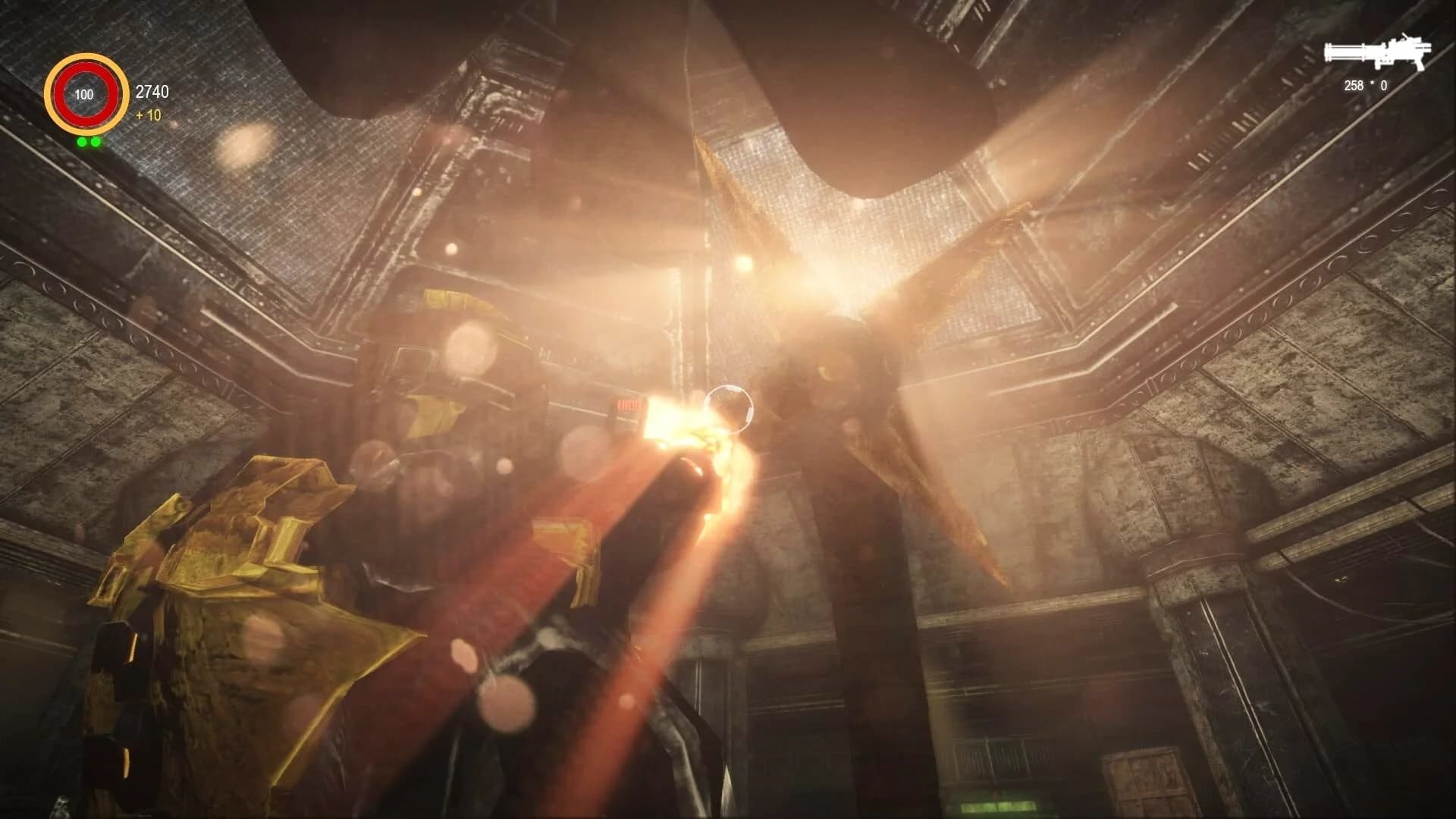Click the golden ring around the health gauge
The height and width of the screenshot is (819, 1456).
(85, 59)
